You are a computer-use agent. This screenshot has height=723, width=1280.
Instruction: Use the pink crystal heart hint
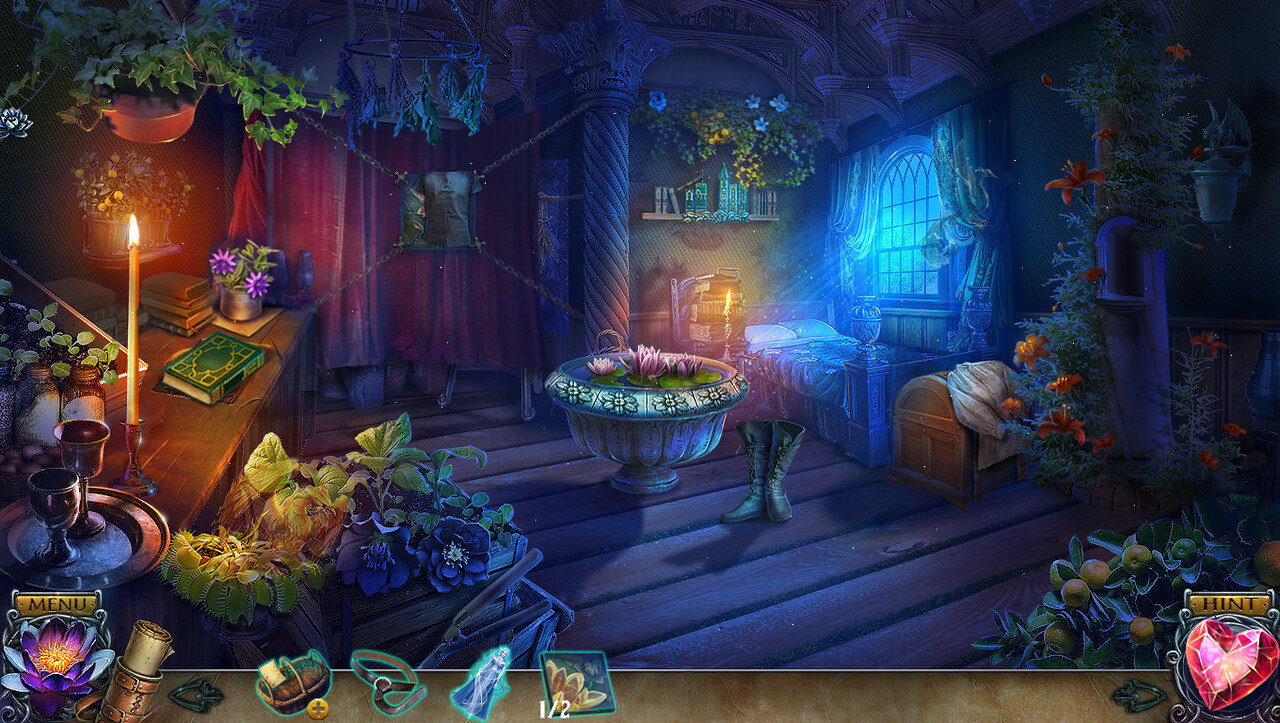click(1224, 663)
